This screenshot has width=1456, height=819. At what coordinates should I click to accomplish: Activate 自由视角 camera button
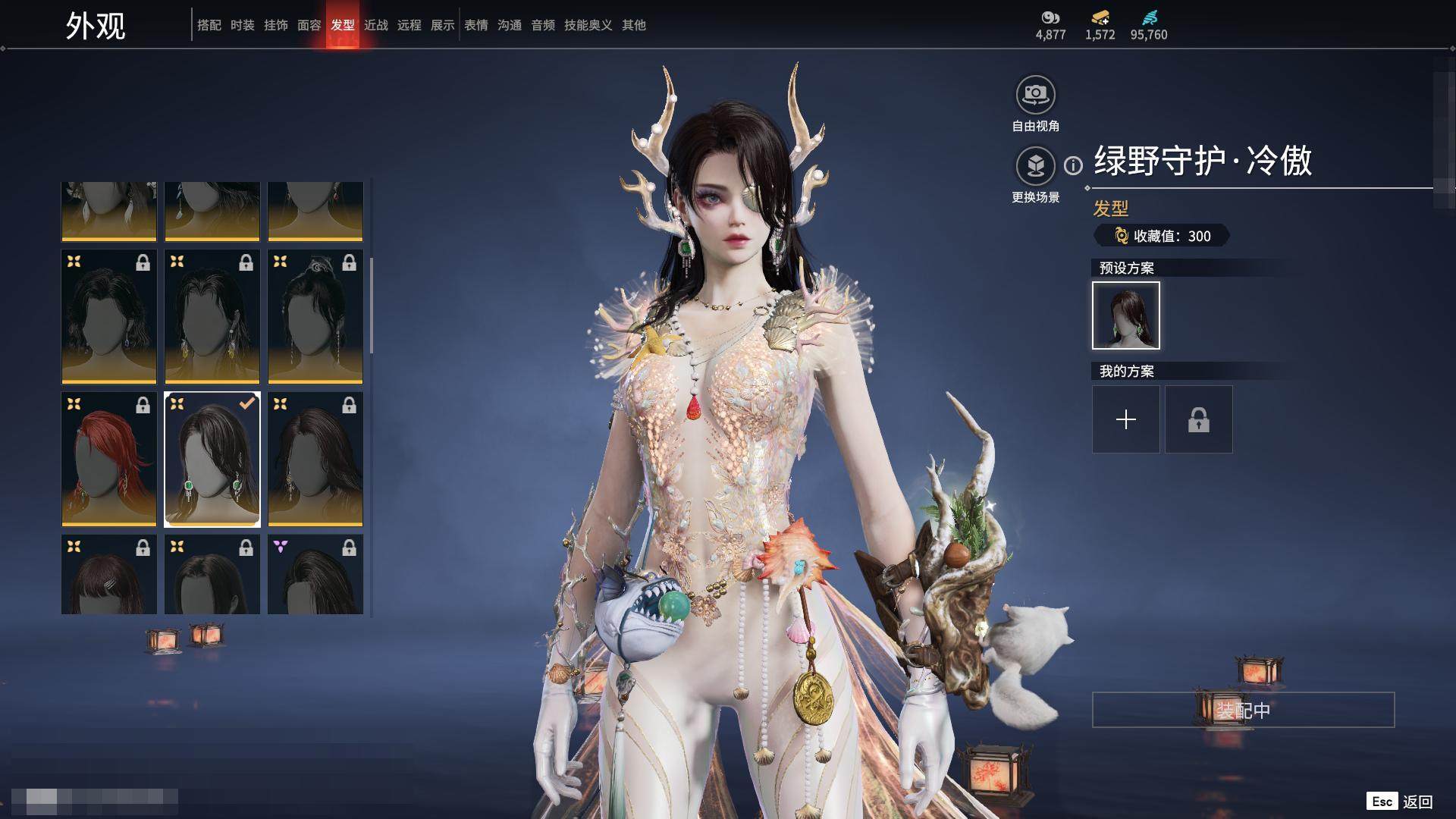point(1035,95)
